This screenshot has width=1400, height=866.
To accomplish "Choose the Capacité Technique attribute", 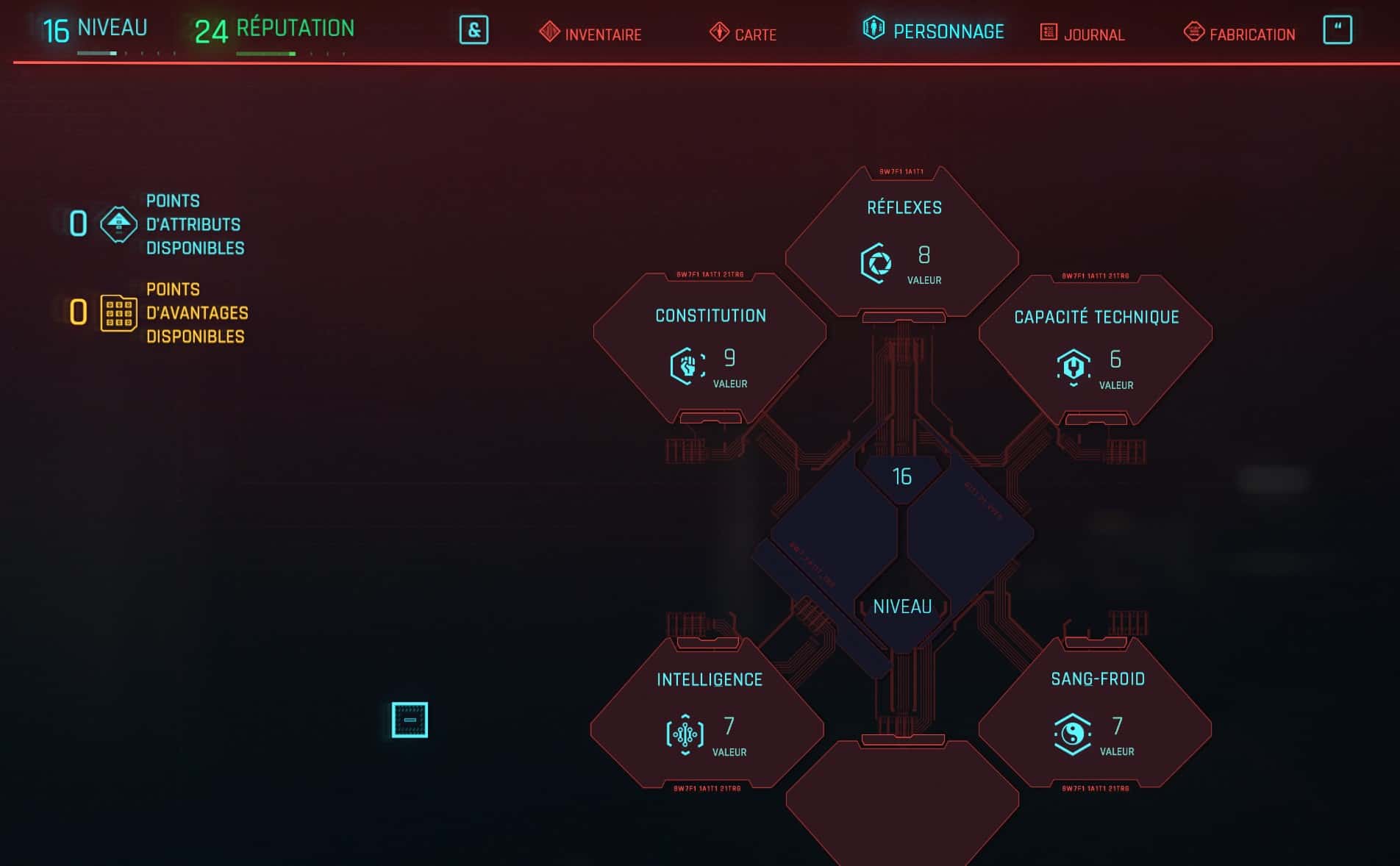I will 1096,349.
